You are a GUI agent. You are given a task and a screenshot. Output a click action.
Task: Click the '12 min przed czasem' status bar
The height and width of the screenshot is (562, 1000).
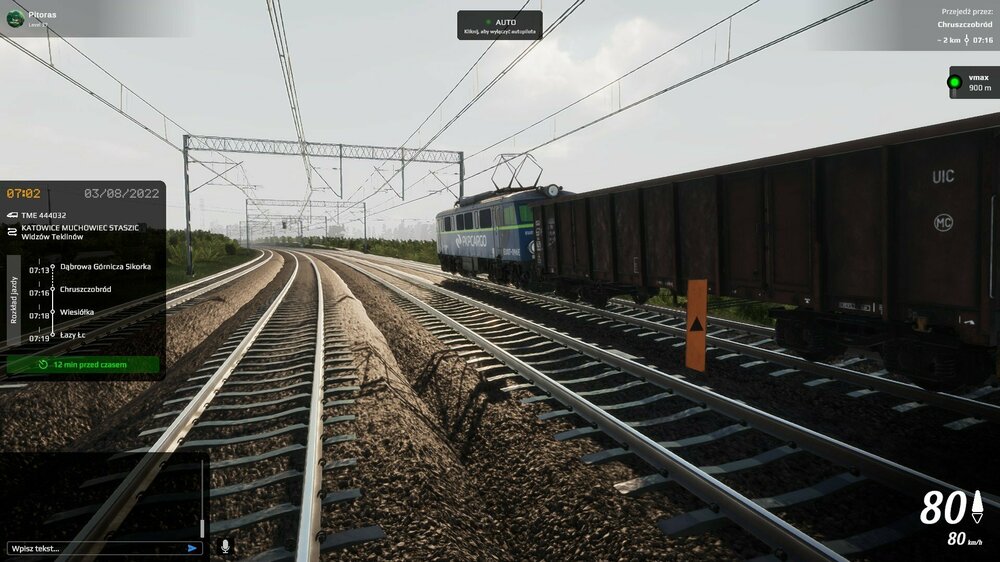click(83, 364)
